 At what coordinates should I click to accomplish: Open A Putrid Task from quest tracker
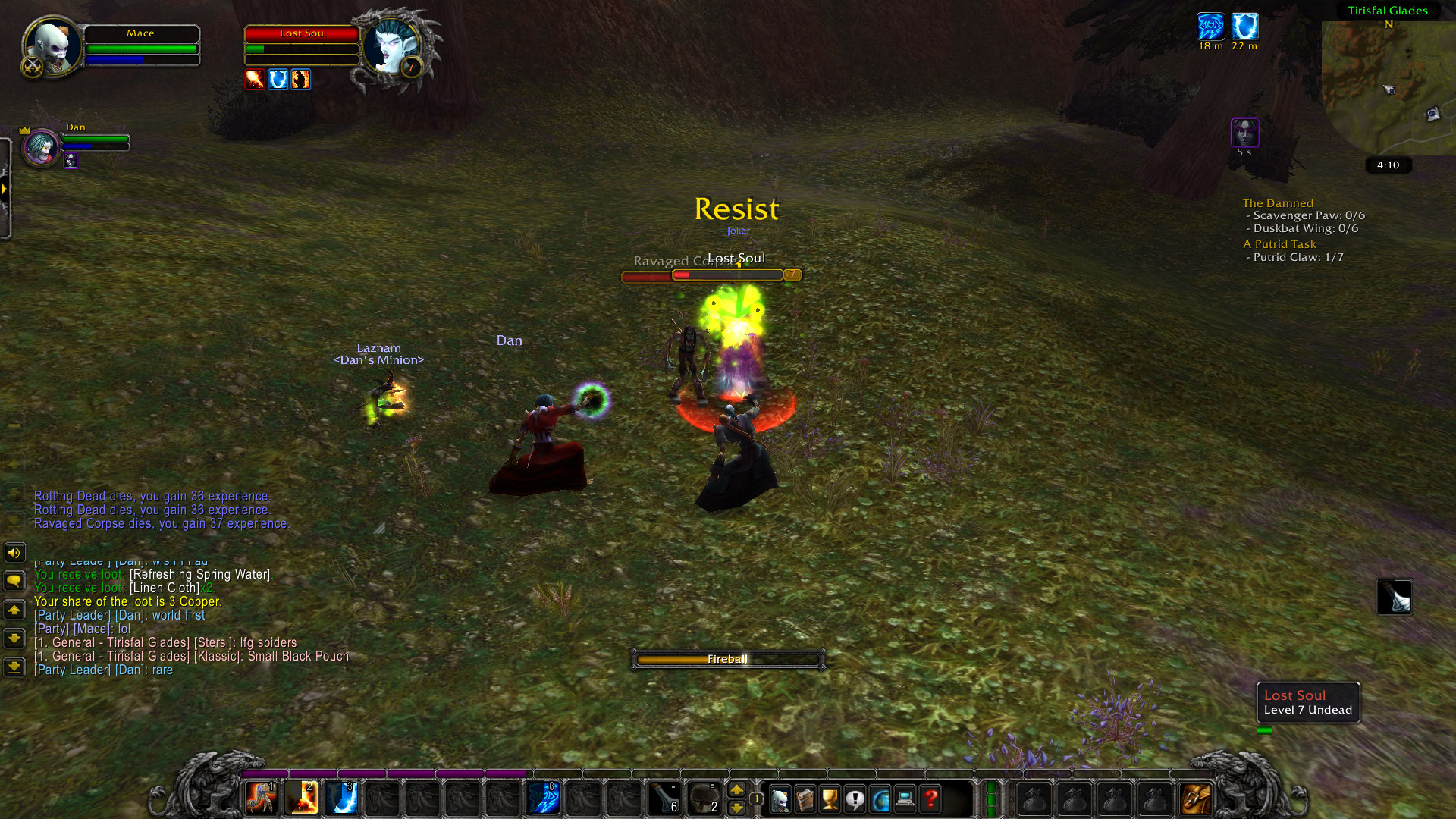pyautogui.click(x=1279, y=244)
